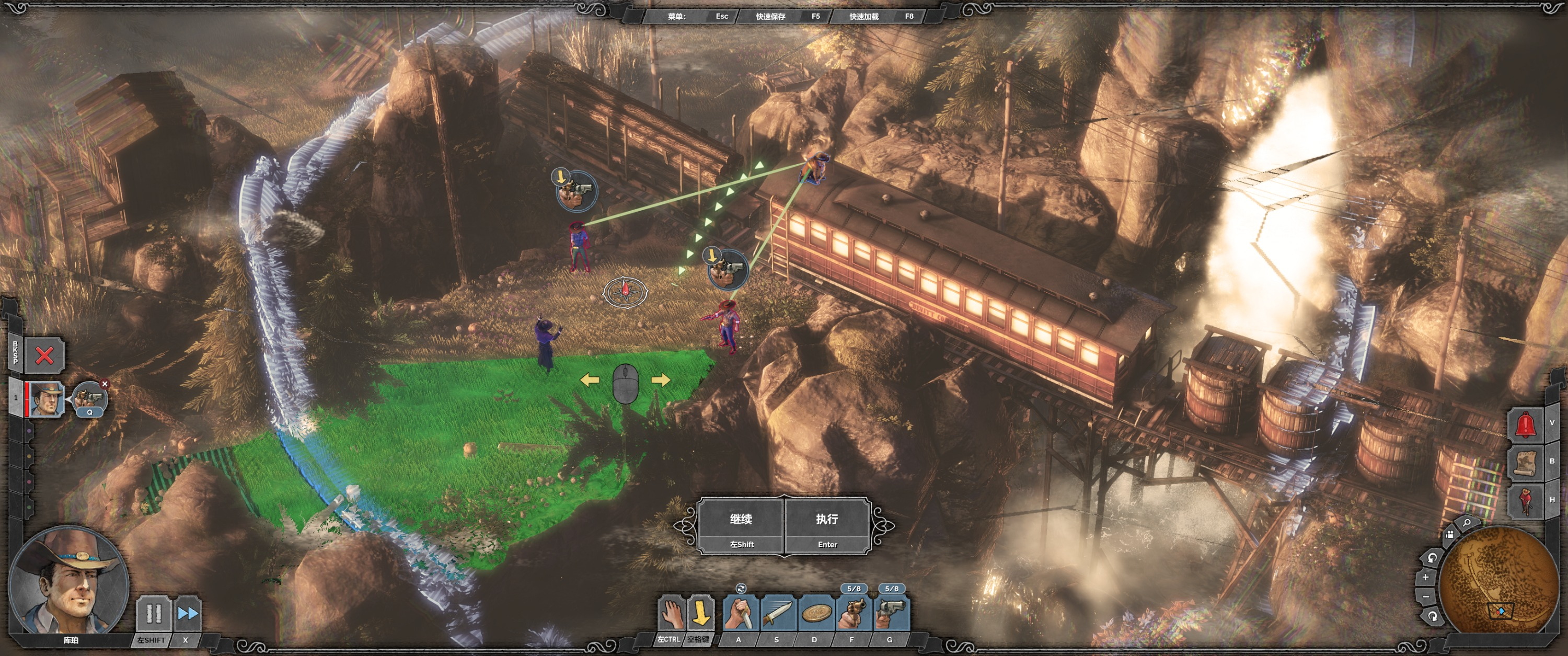This screenshot has height=656, width=1568.
Task: Pause the game with the pause button
Action: point(153,614)
